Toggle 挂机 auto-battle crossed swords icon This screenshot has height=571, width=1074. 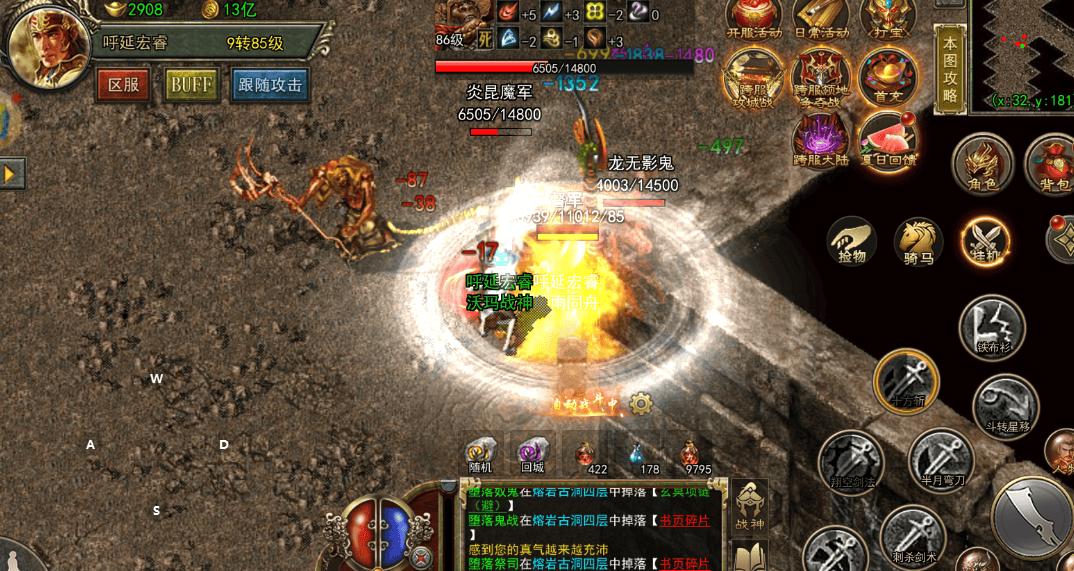pos(985,241)
